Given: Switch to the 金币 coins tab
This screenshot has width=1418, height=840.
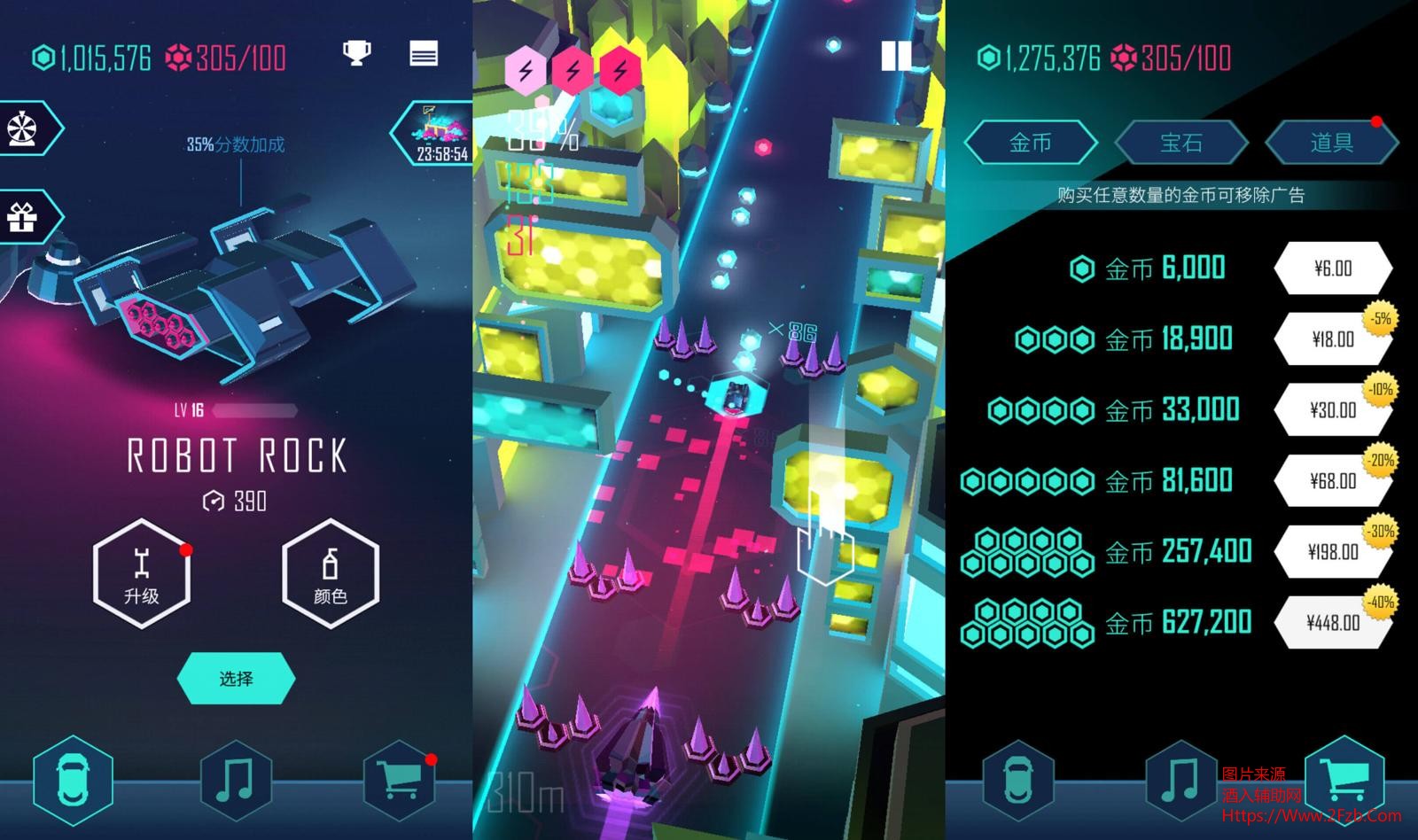Looking at the screenshot, I should 1030,143.
